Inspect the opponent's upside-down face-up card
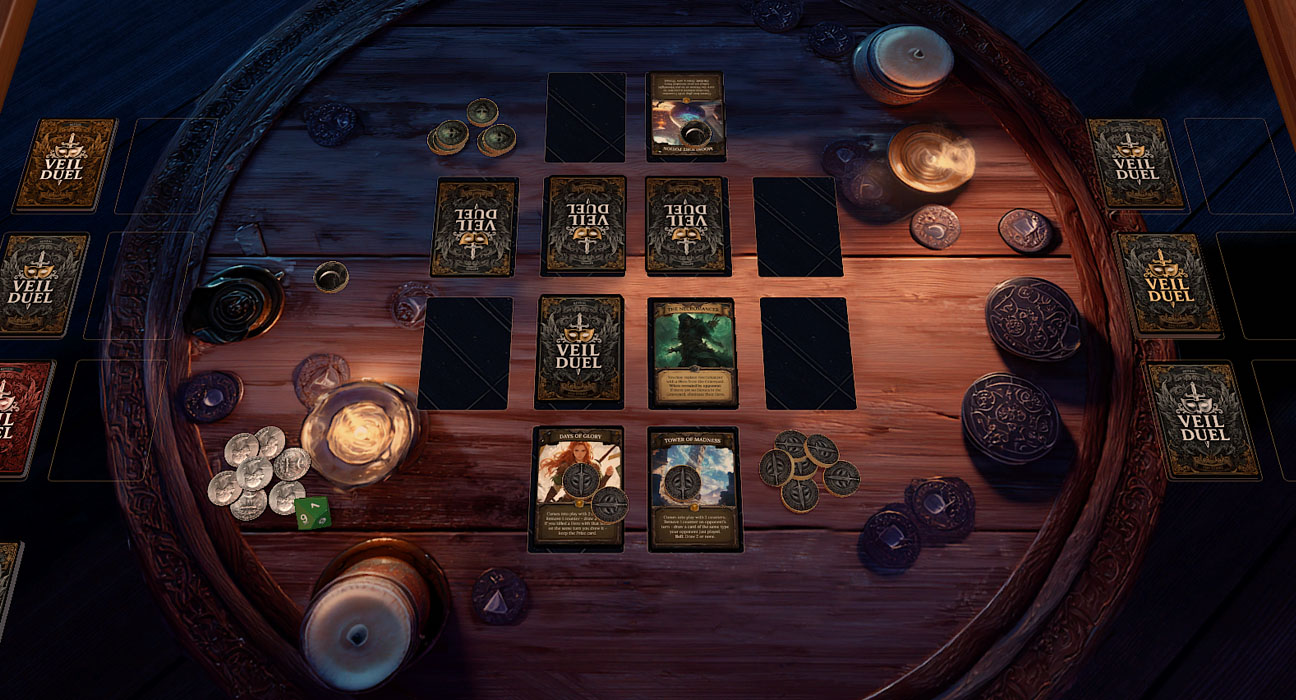This screenshot has width=1296, height=700. [685, 115]
